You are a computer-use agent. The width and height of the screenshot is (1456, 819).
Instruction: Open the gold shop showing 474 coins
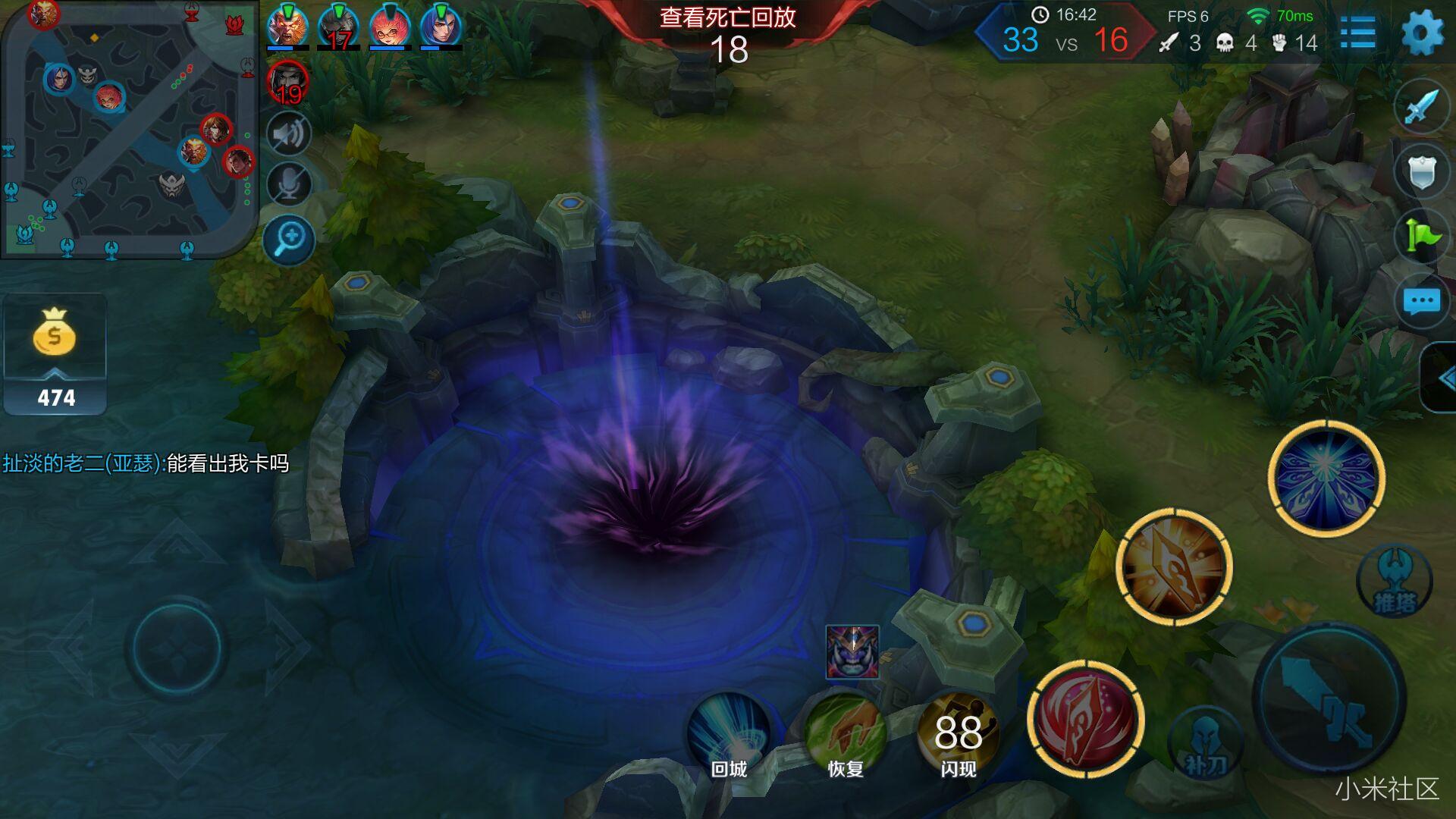click(x=55, y=353)
